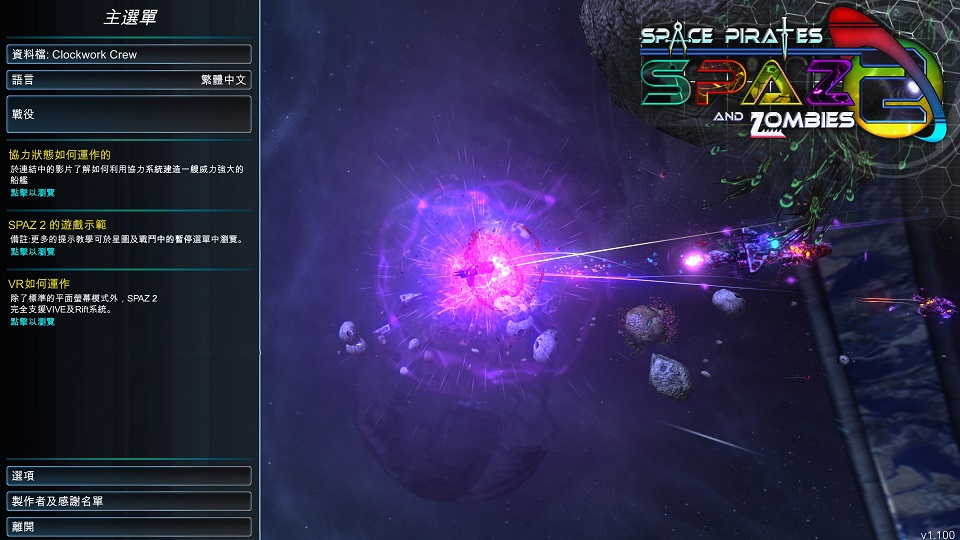The width and height of the screenshot is (960, 540).
Task: Open the VR如何運作 info link
Action: [x=33, y=322]
